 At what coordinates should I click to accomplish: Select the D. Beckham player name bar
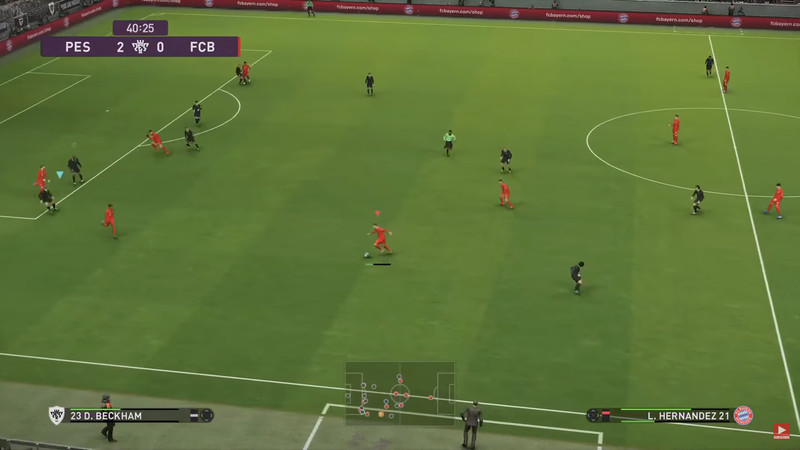coord(132,415)
